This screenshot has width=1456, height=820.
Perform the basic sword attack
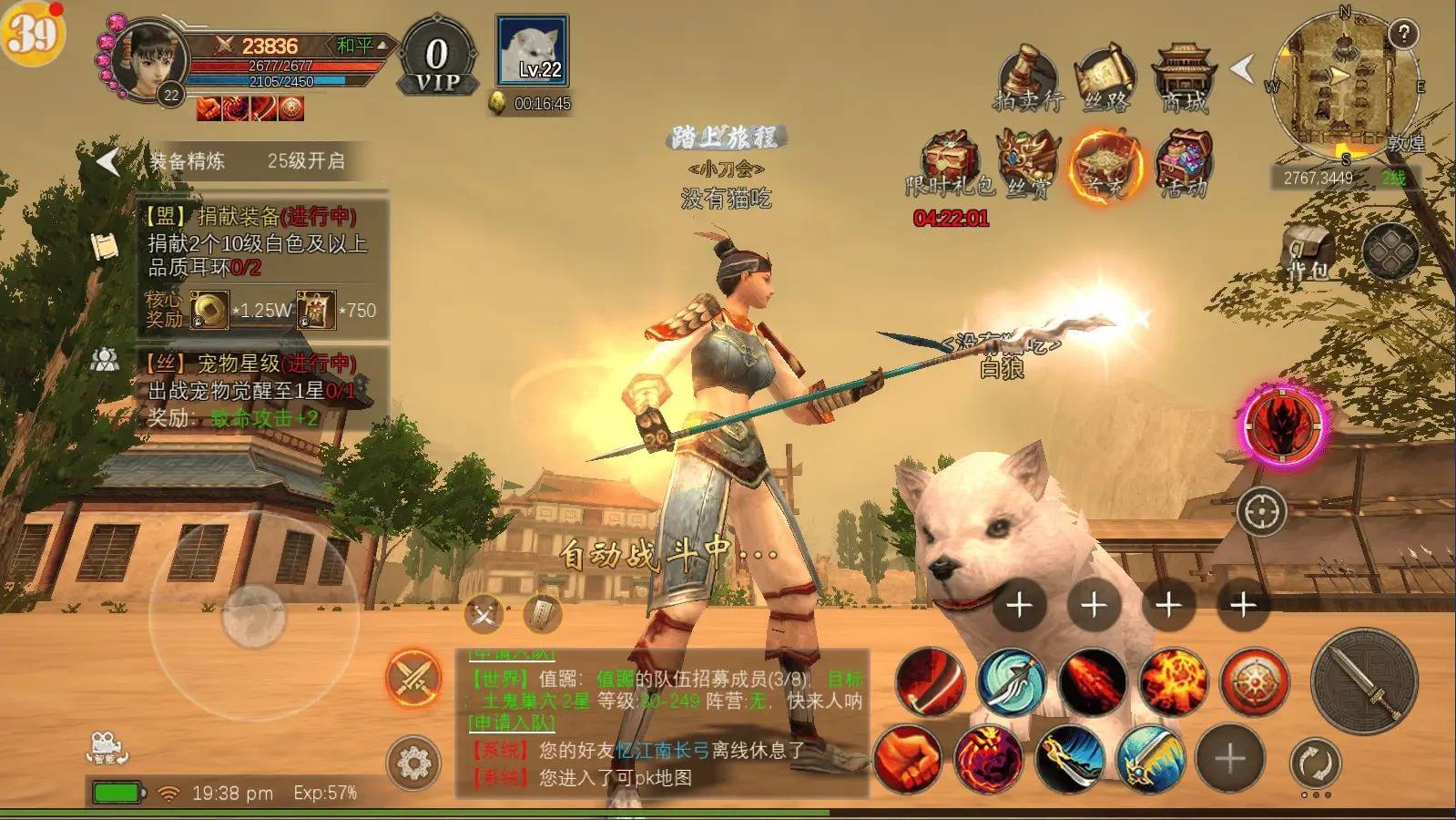click(x=1363, y=681)
